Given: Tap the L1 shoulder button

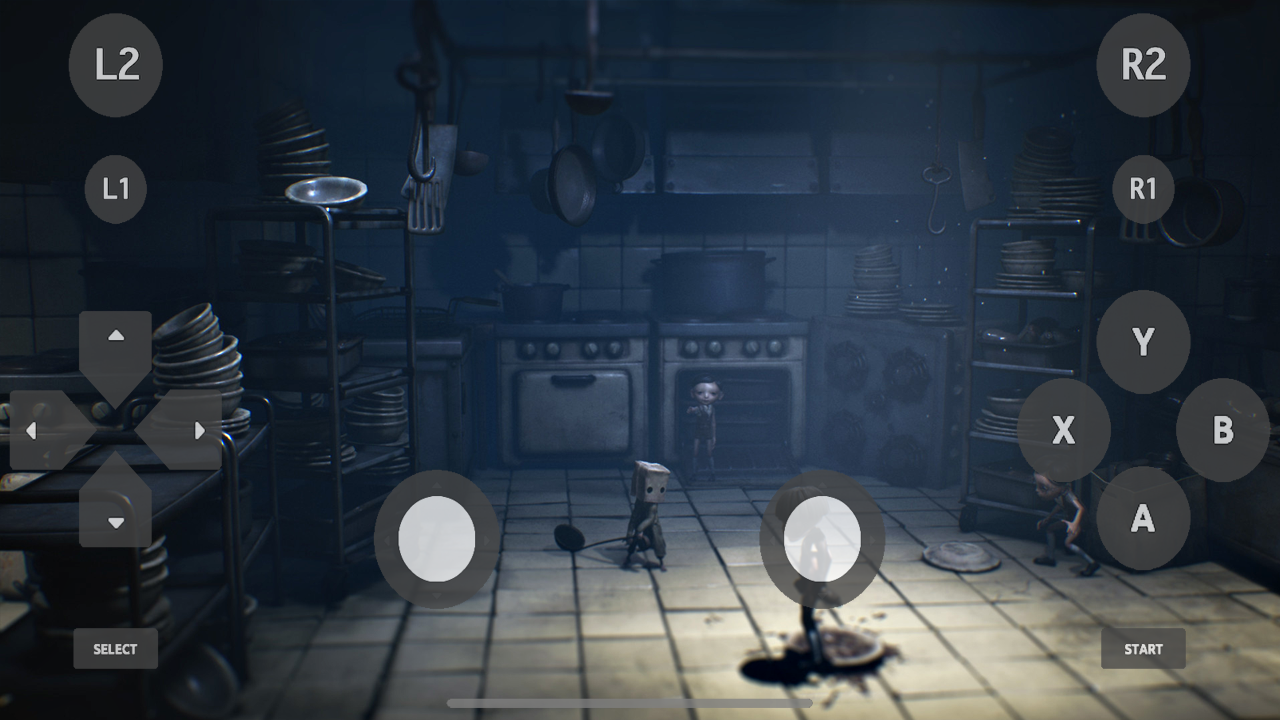Looking at the screenshot, I should 115,188.
